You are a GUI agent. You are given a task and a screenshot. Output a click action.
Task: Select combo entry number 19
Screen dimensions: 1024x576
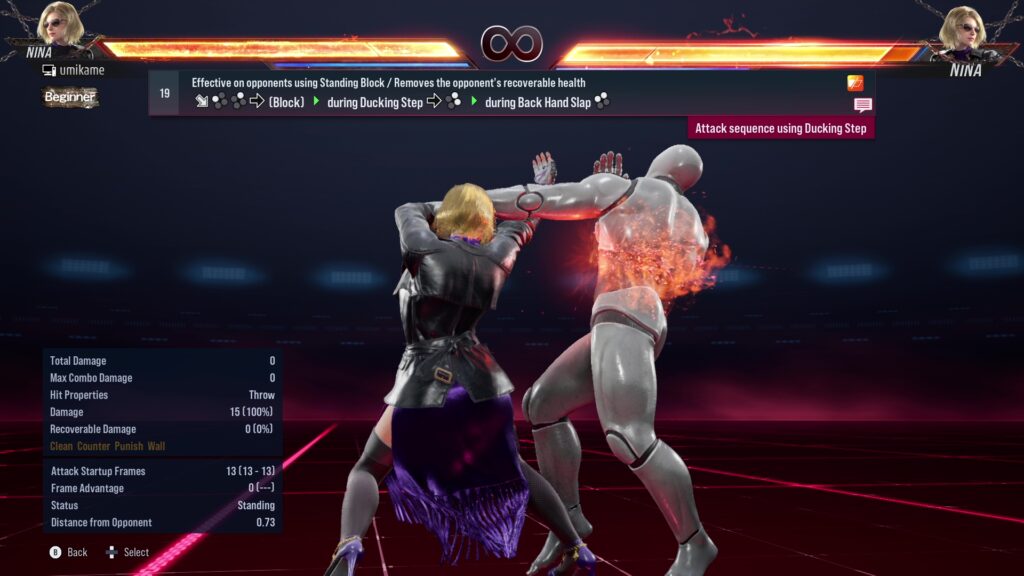[x=164, y=93]
